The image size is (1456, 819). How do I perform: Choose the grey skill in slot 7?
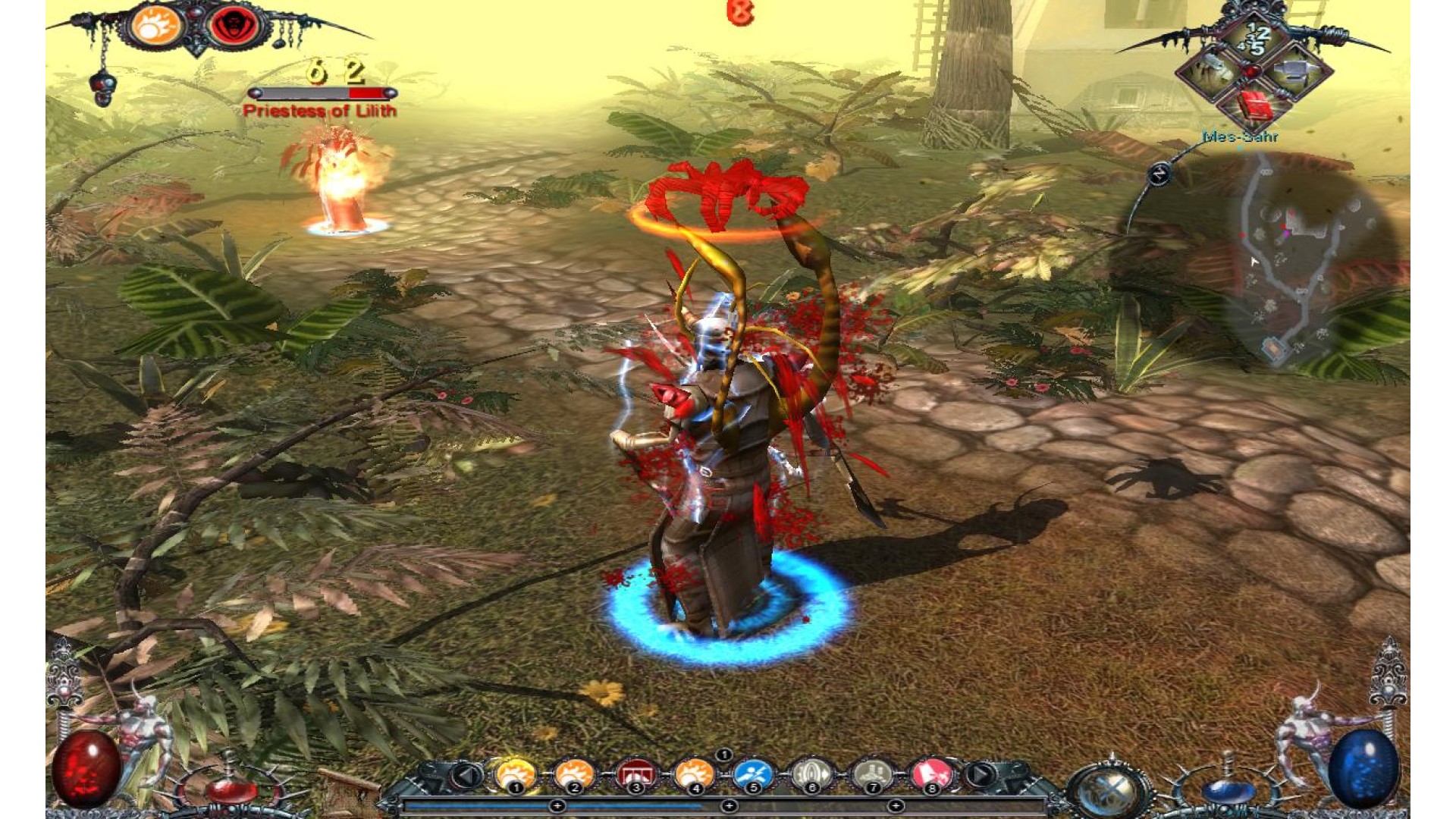click(872, 773)
